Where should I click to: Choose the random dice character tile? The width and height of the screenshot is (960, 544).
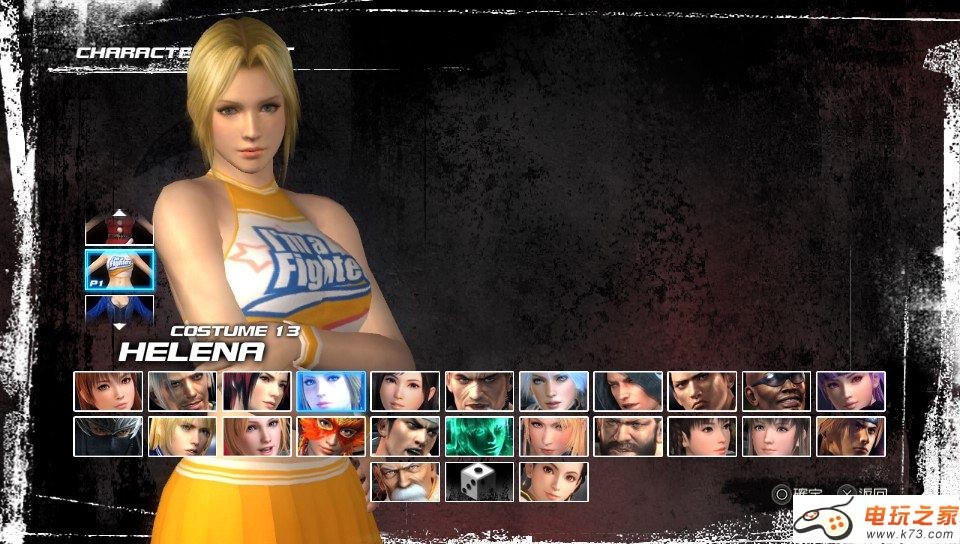[x=479, y=481]
